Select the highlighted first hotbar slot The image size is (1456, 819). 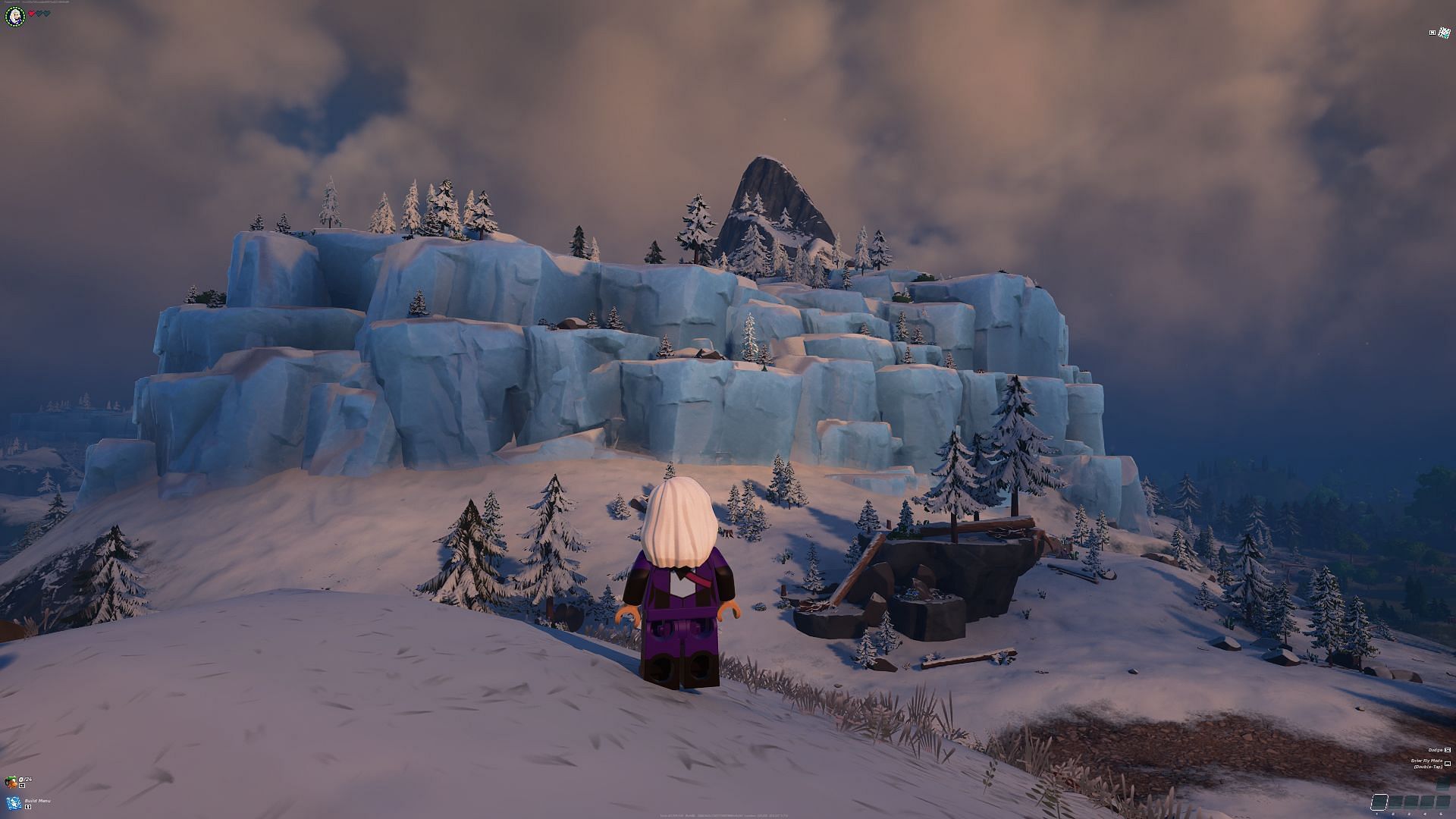coord(1380,801)
